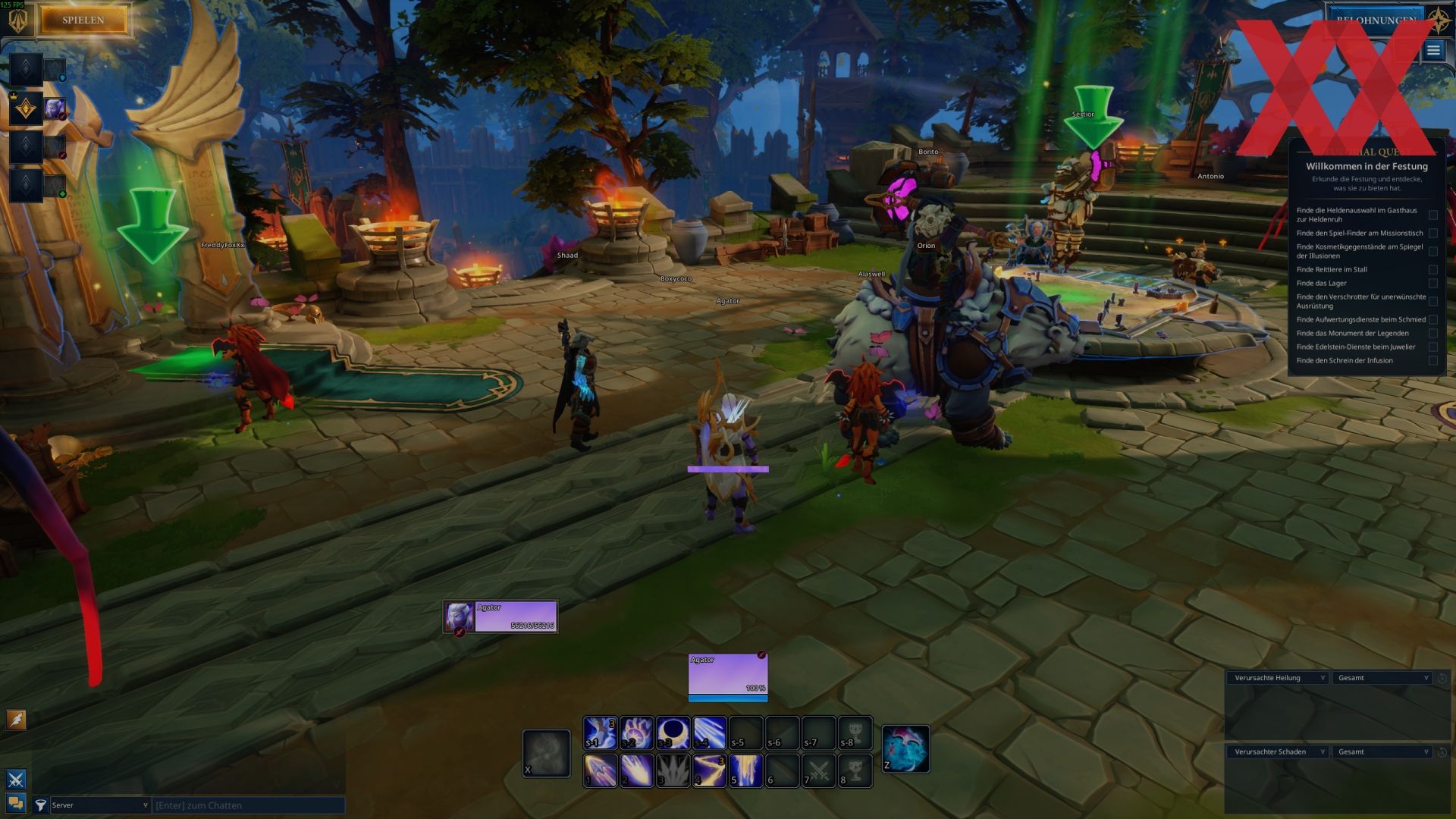The image size is (1456, 819).
Task: Open the hamburger main menu
Action: [x=1432, y=51]
